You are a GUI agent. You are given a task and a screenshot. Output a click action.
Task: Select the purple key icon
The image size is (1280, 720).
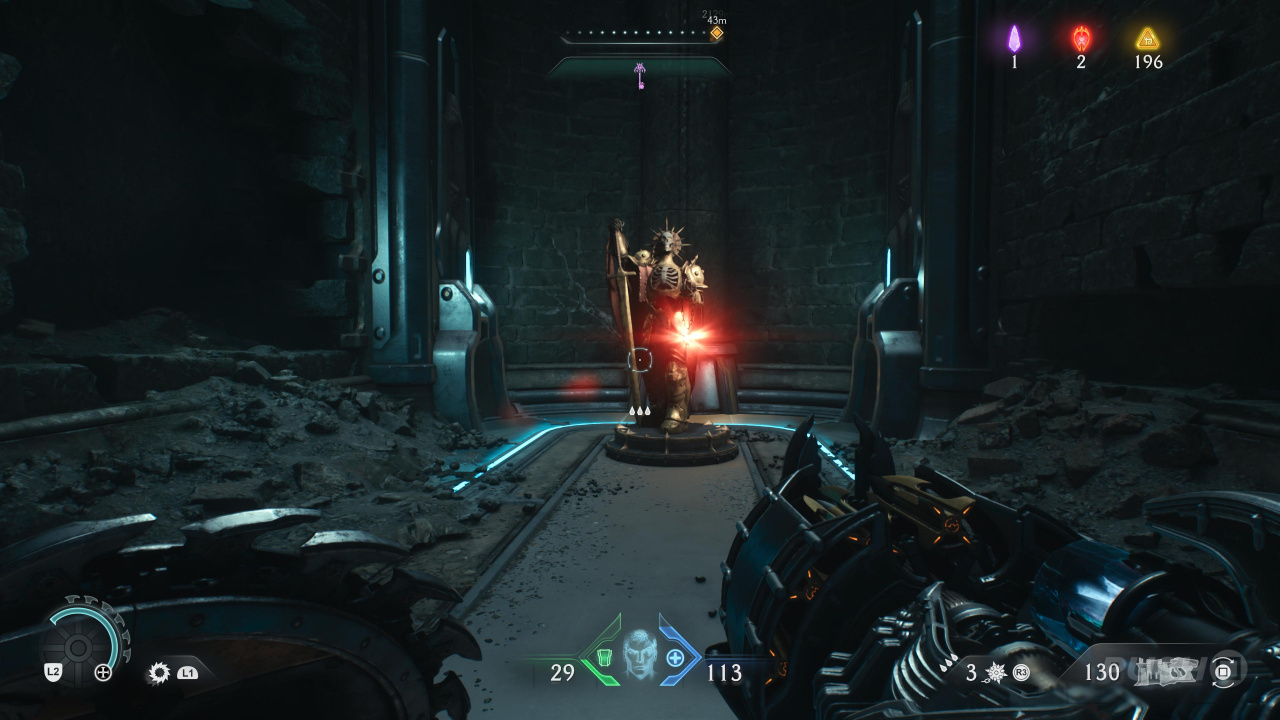click(639, 74)
